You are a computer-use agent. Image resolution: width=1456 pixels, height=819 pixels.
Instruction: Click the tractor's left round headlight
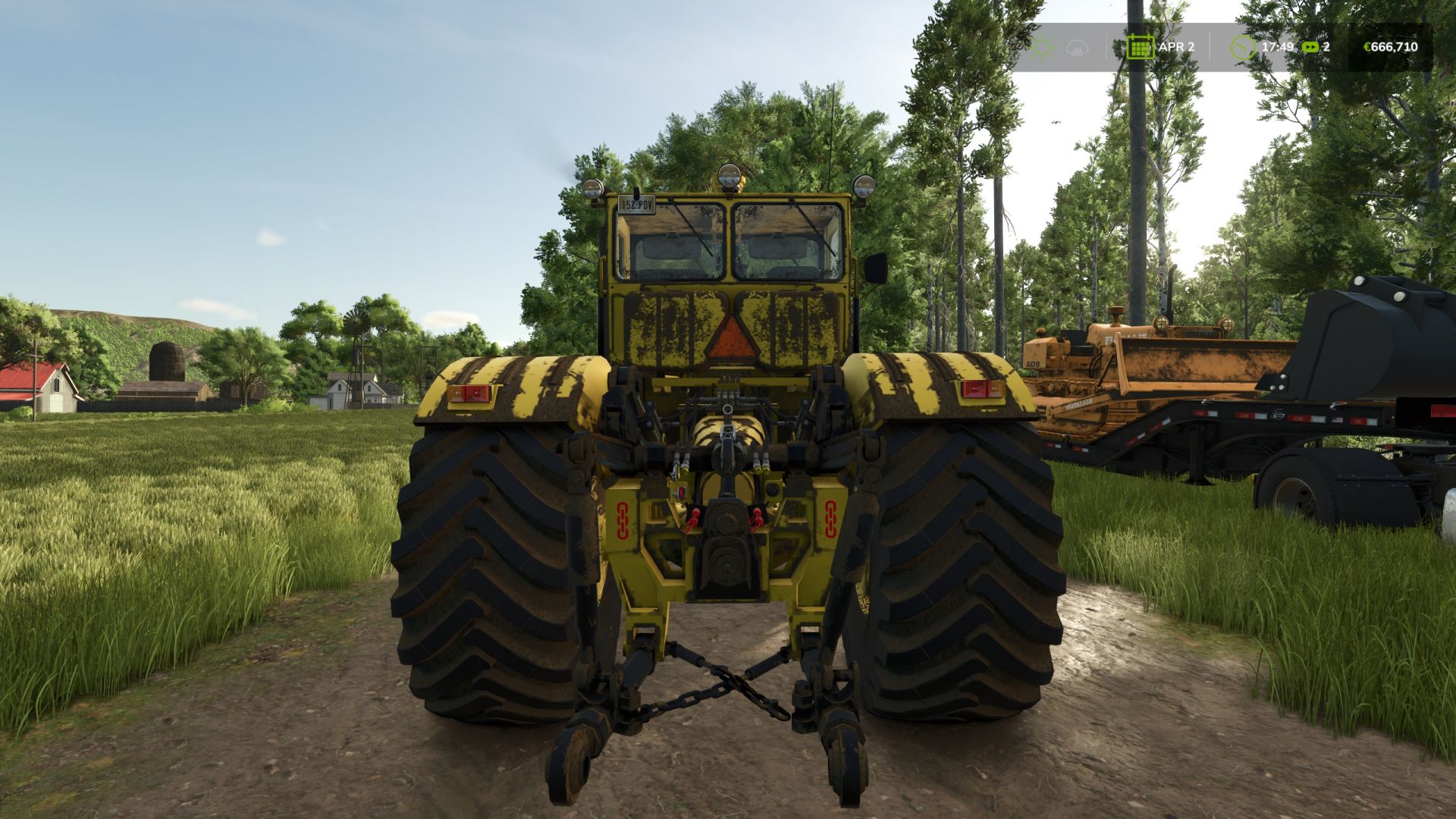(592, 188)
